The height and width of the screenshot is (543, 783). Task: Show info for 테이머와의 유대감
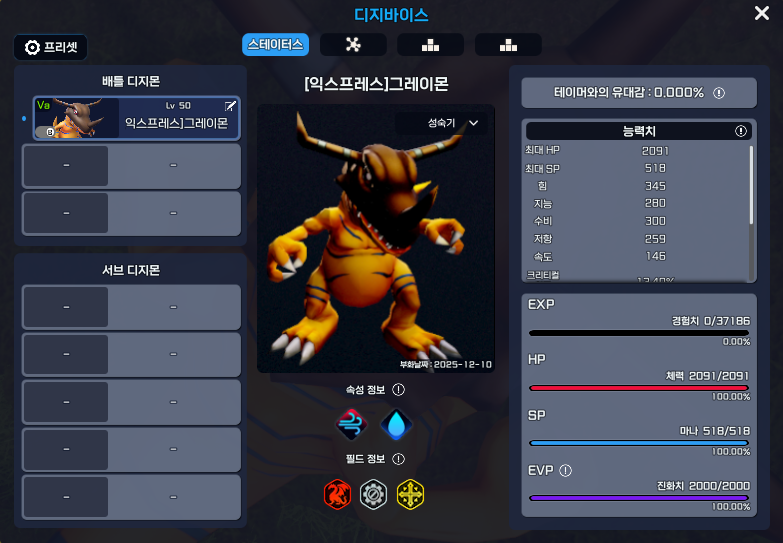pyautogui.click(x=718, y=93)
